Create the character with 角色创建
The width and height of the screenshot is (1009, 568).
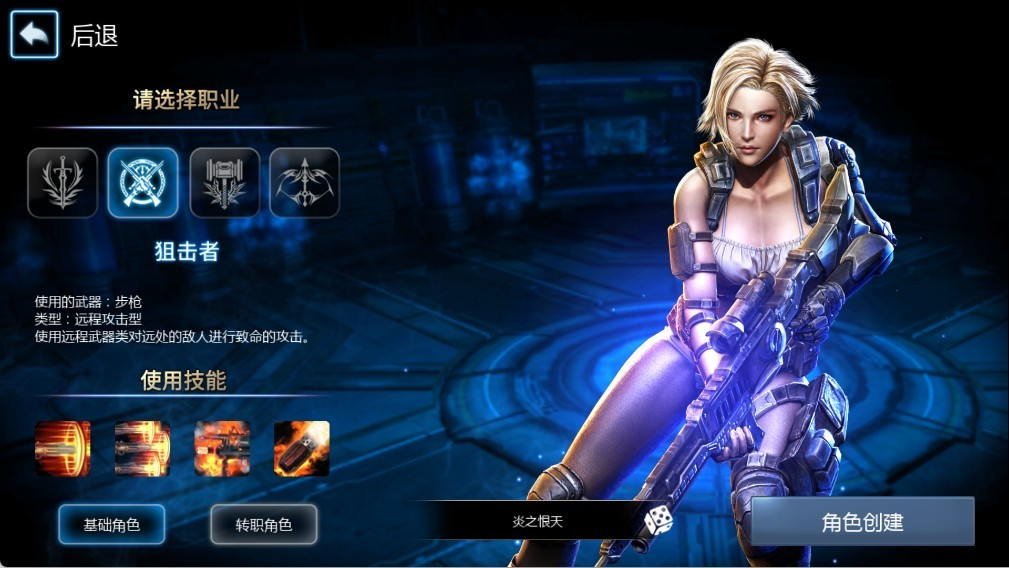tap(862, 521)
